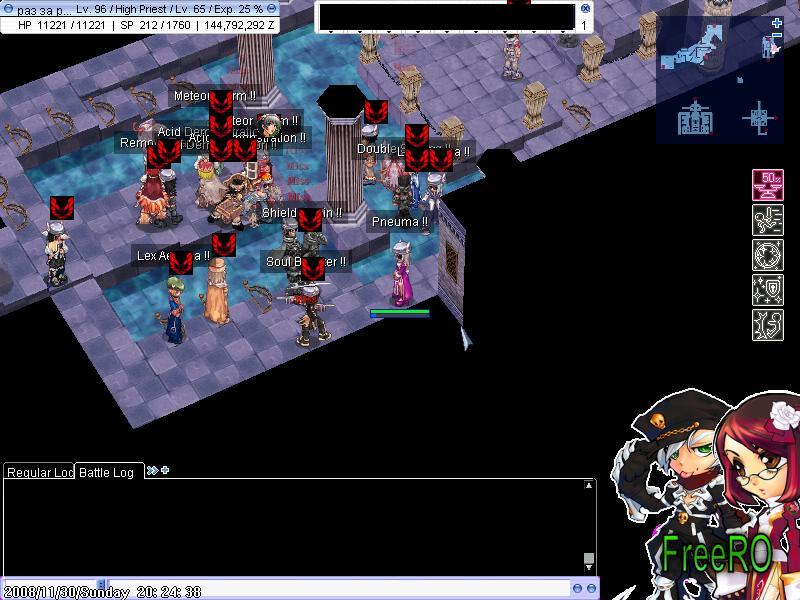Click the circular sparkle buff icon

click(x=768, y=256)
